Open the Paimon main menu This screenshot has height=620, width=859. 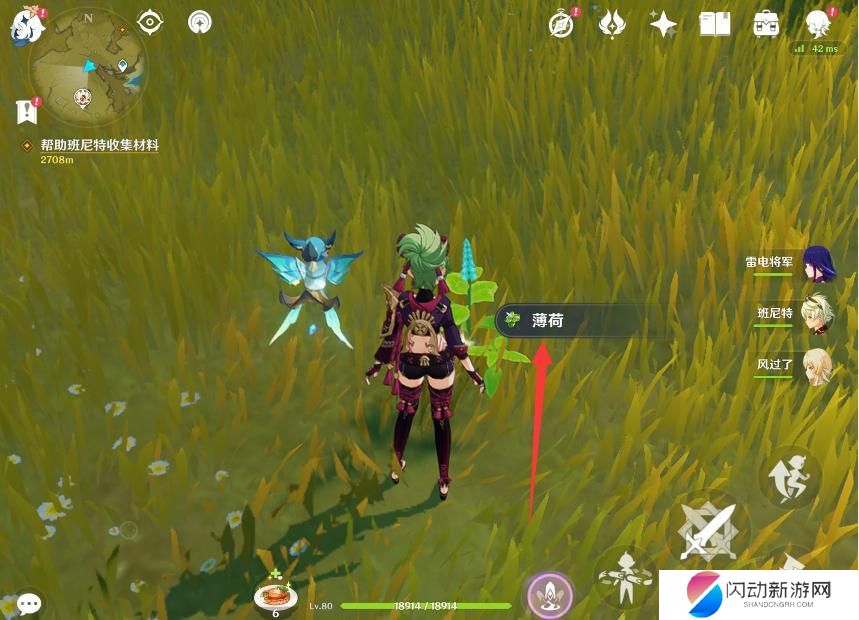point(23,25)
